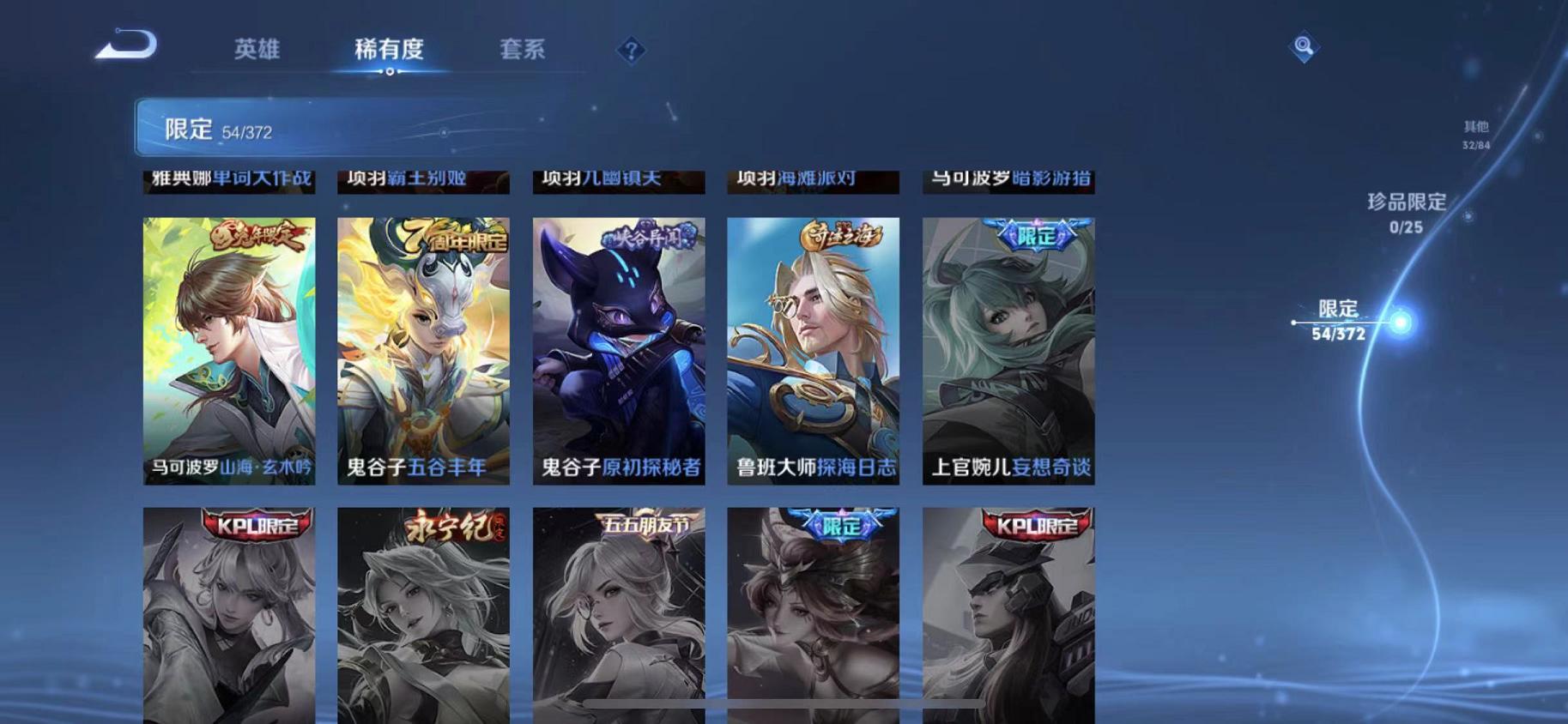Screen dimensions: 1568x724
Task: Open skin search via the magnifier icon
Action: pyautogui.click(x=1304, y=46)
